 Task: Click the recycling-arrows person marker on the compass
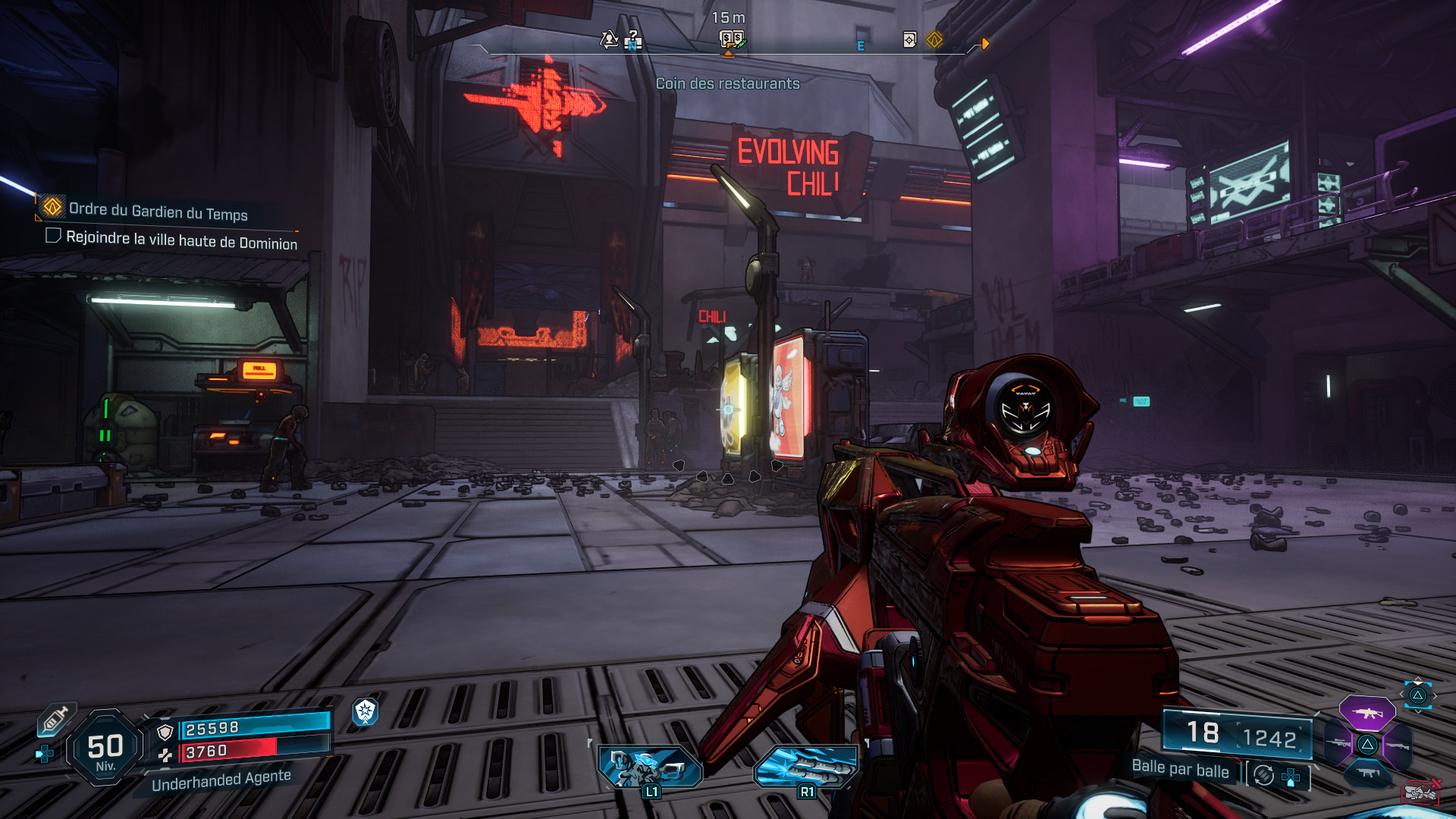click(x=609, y=39)
